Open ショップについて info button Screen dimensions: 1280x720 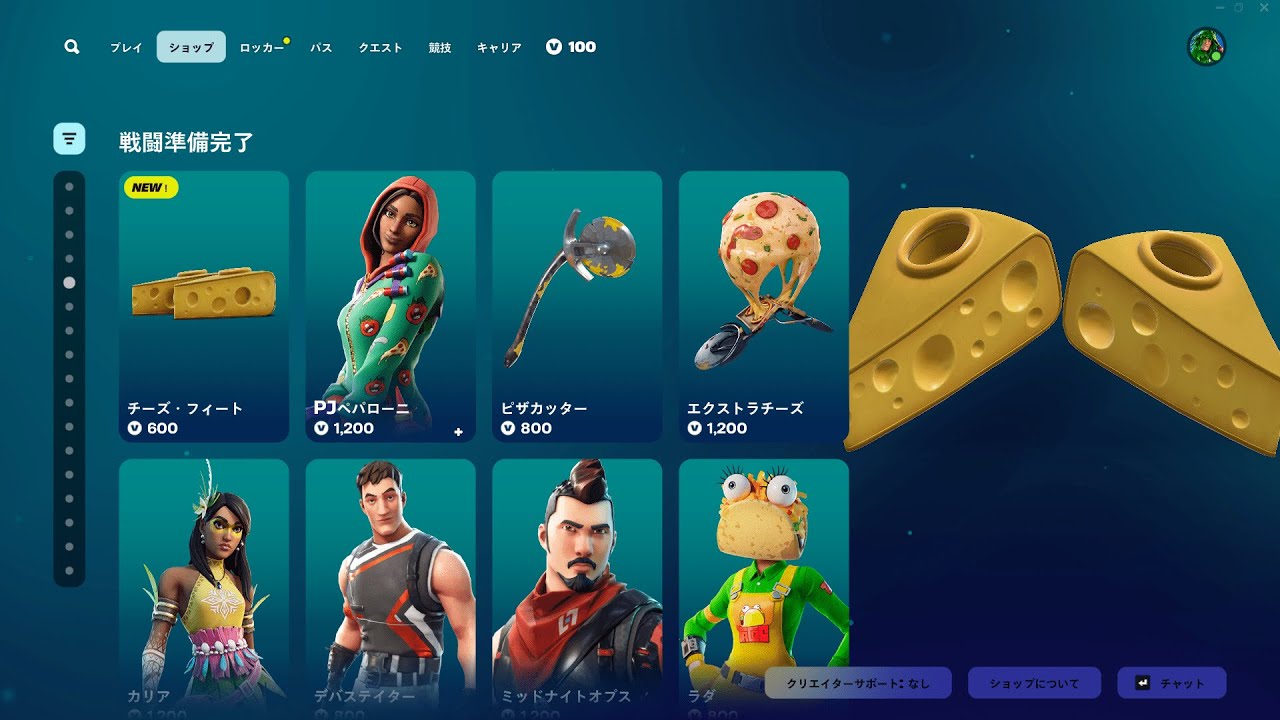pos(1034,683)
